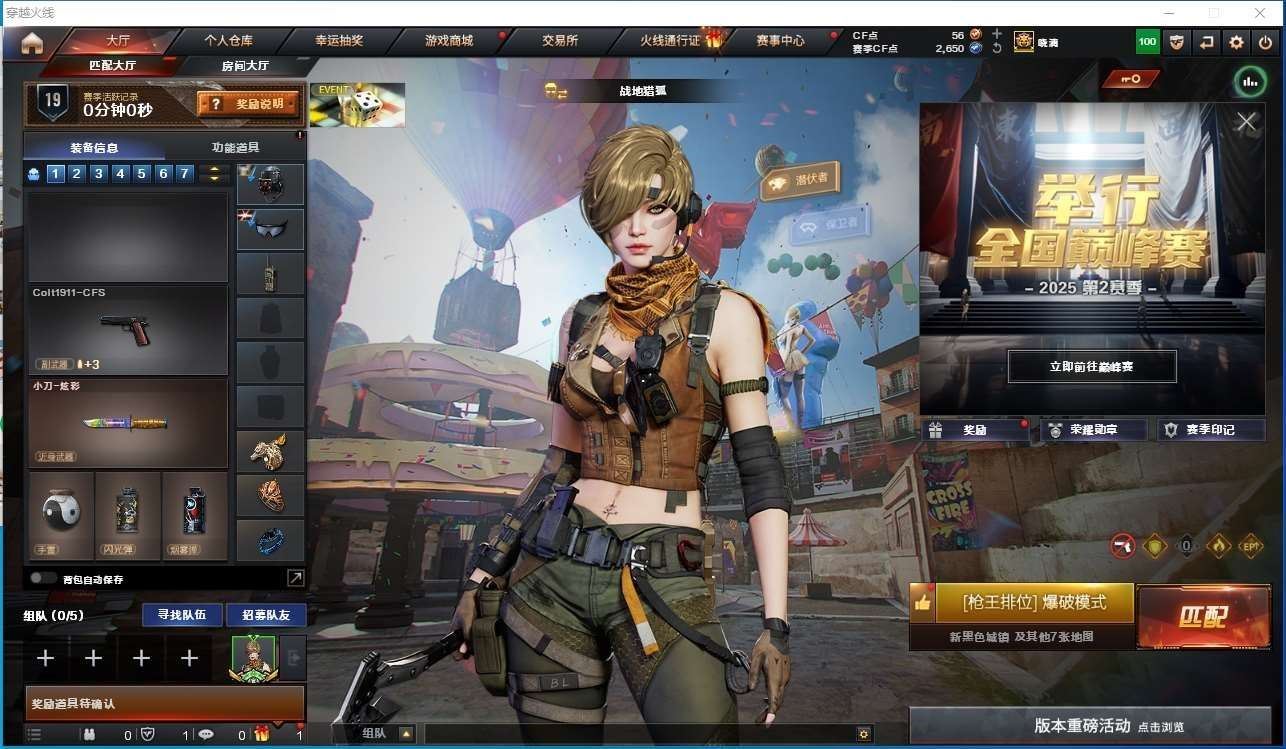Image resolution: width=1286 pixels, height=749 pixels.
Task: Switch to the 房间大厅 tab
Action: tap(244, 66)
